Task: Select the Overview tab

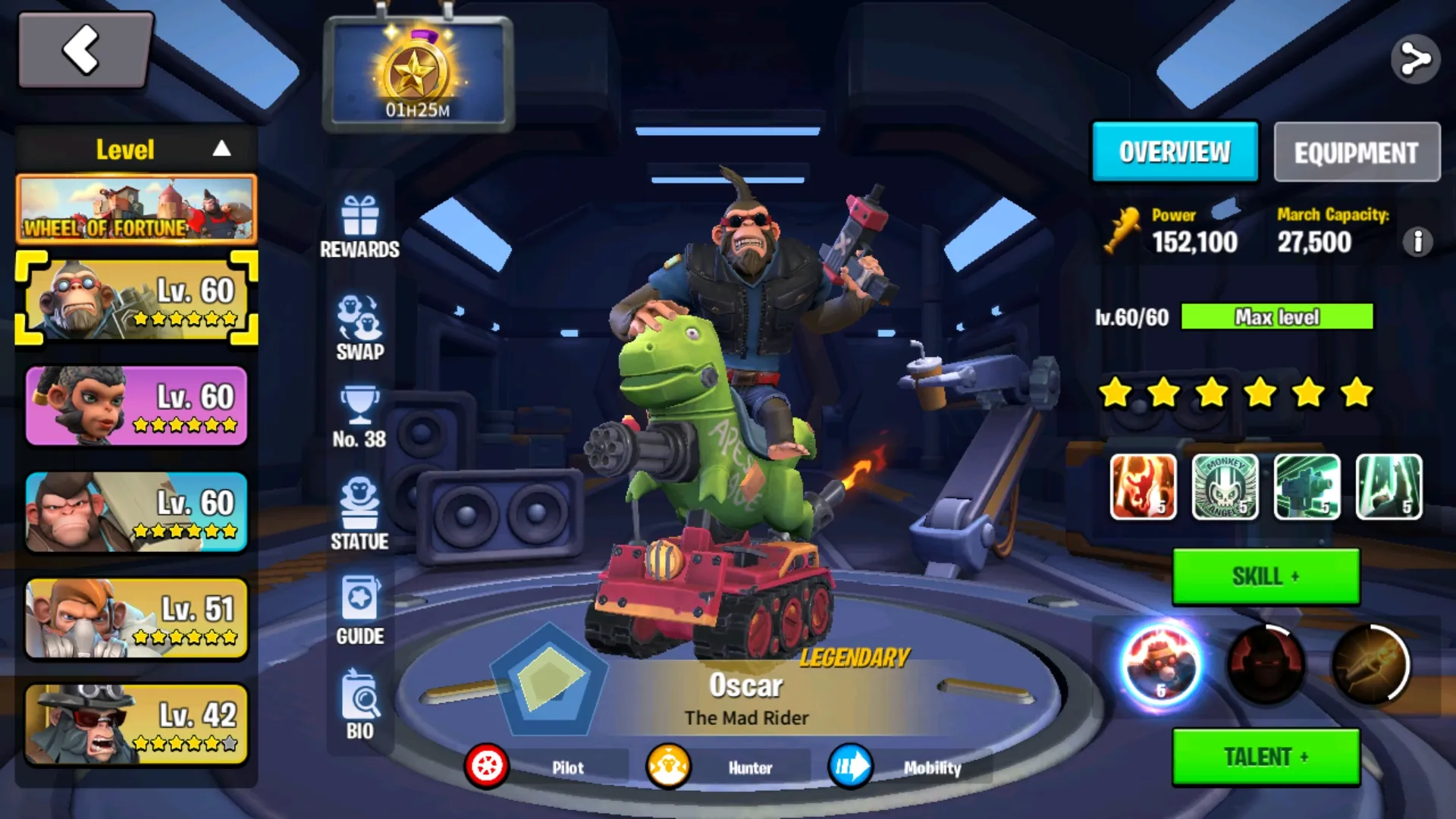Action: tap(1175, 152)
